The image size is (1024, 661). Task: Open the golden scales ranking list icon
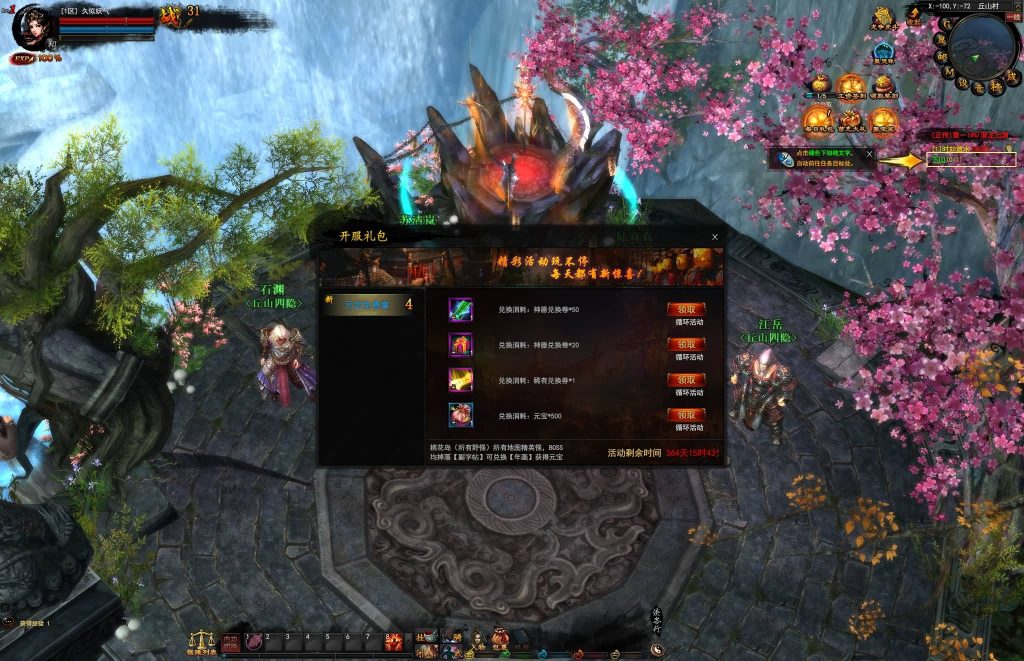coord(202,642)
